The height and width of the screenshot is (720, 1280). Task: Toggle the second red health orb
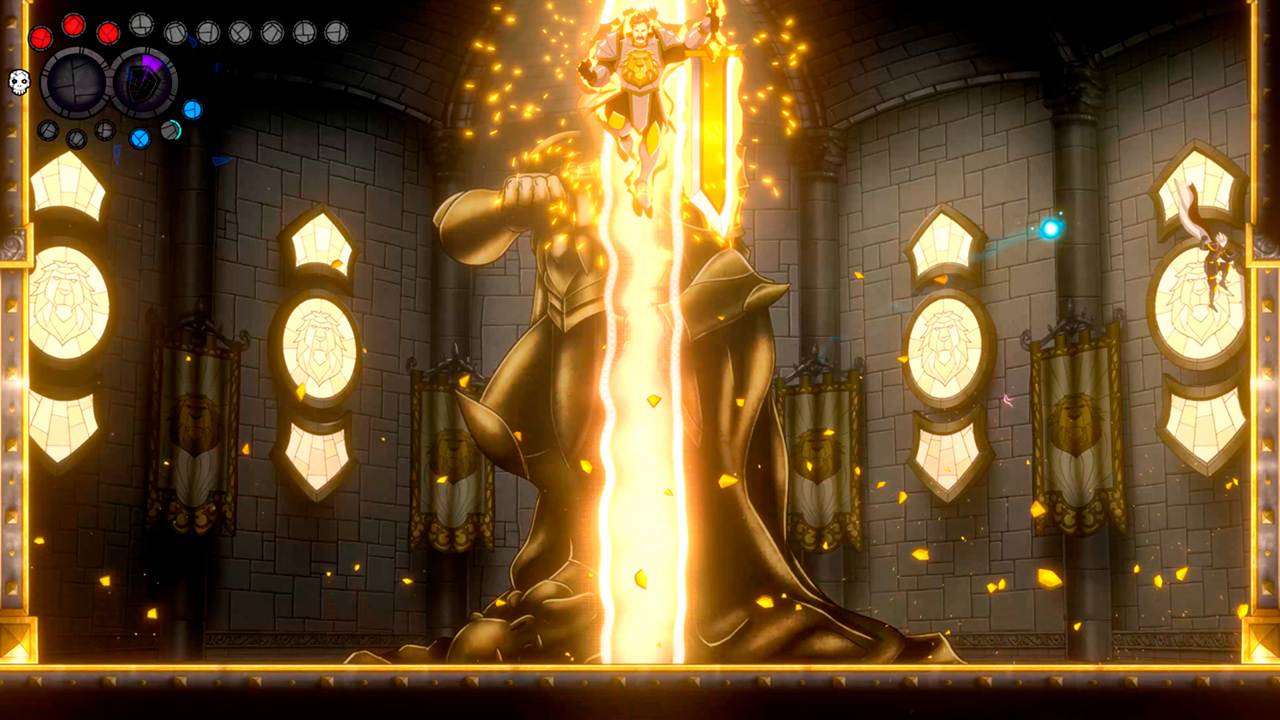point(72,27)
